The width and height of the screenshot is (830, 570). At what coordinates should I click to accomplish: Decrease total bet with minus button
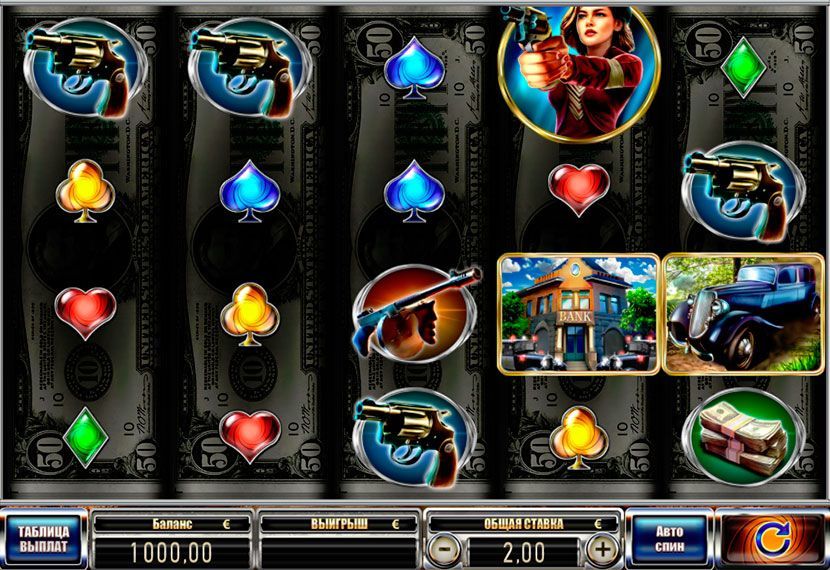click(447, 549)
